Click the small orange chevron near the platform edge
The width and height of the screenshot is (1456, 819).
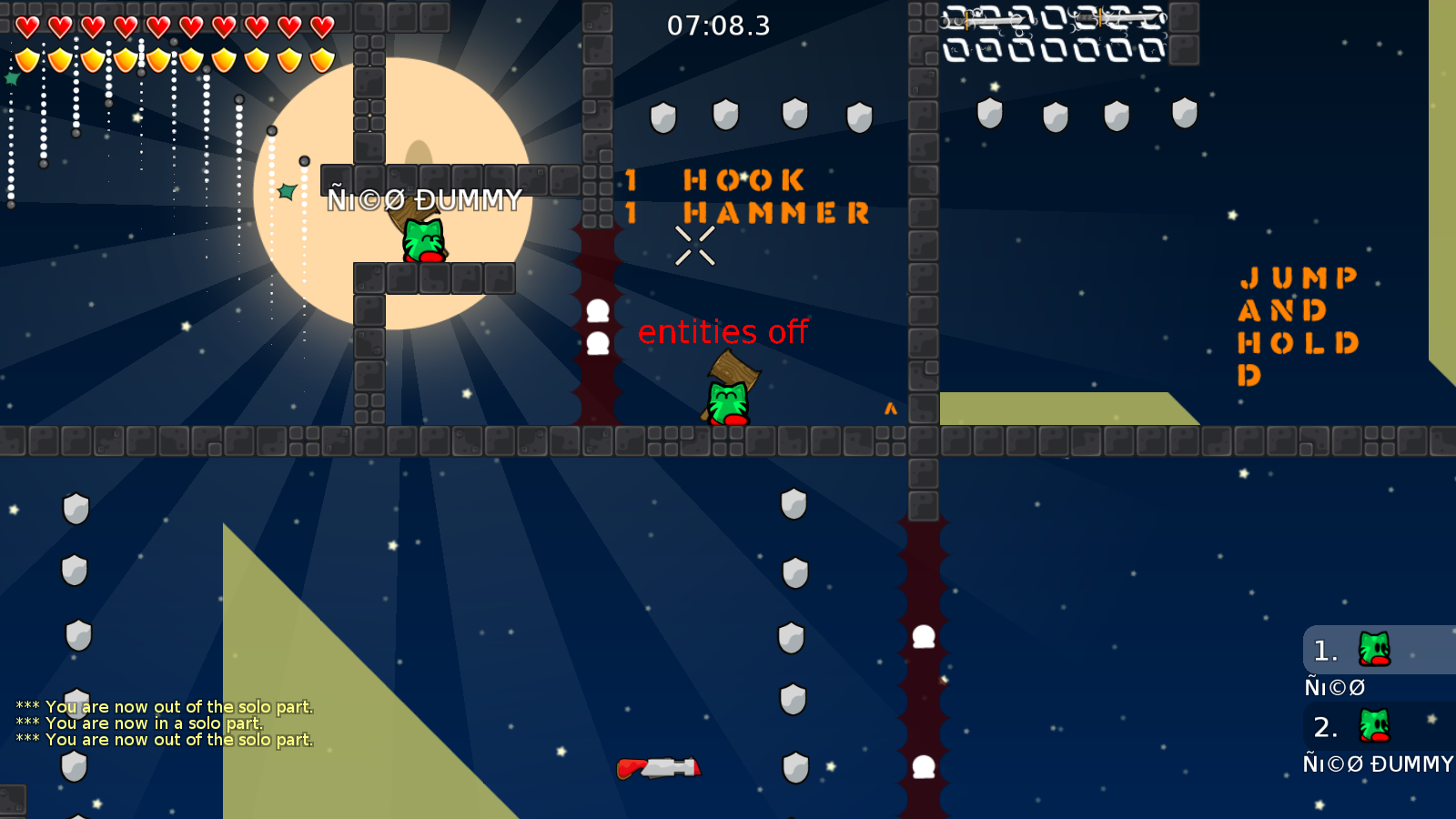point(891,409)
